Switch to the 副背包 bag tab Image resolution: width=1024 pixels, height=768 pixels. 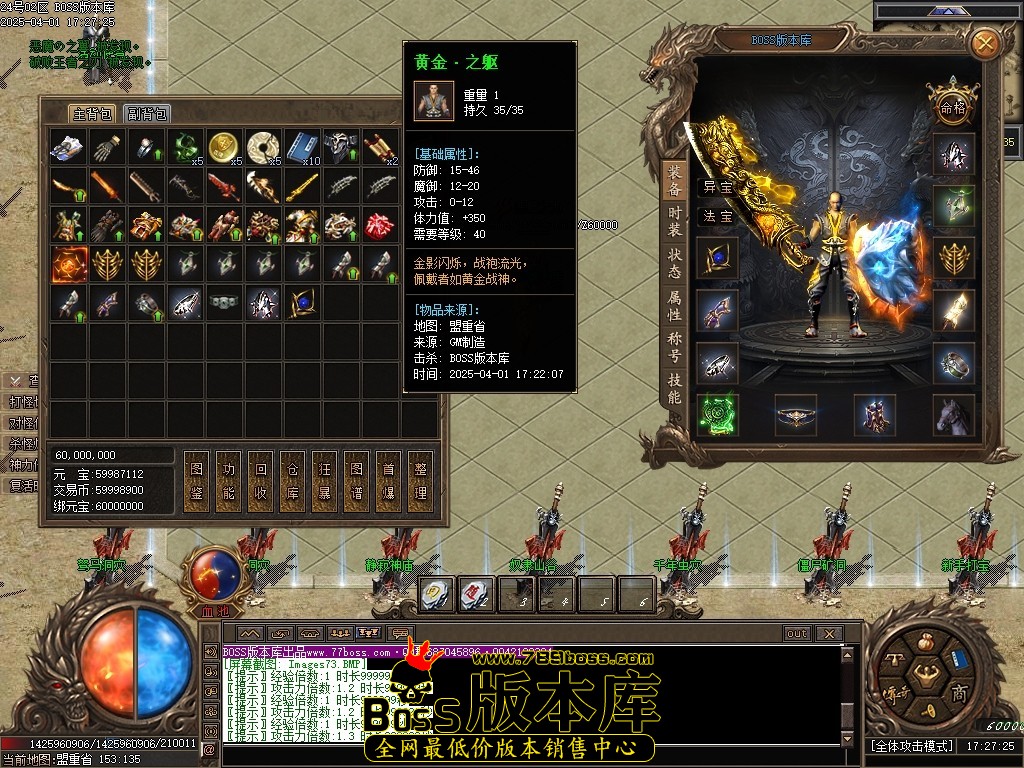pyautogui.click(x=147, y=114)
